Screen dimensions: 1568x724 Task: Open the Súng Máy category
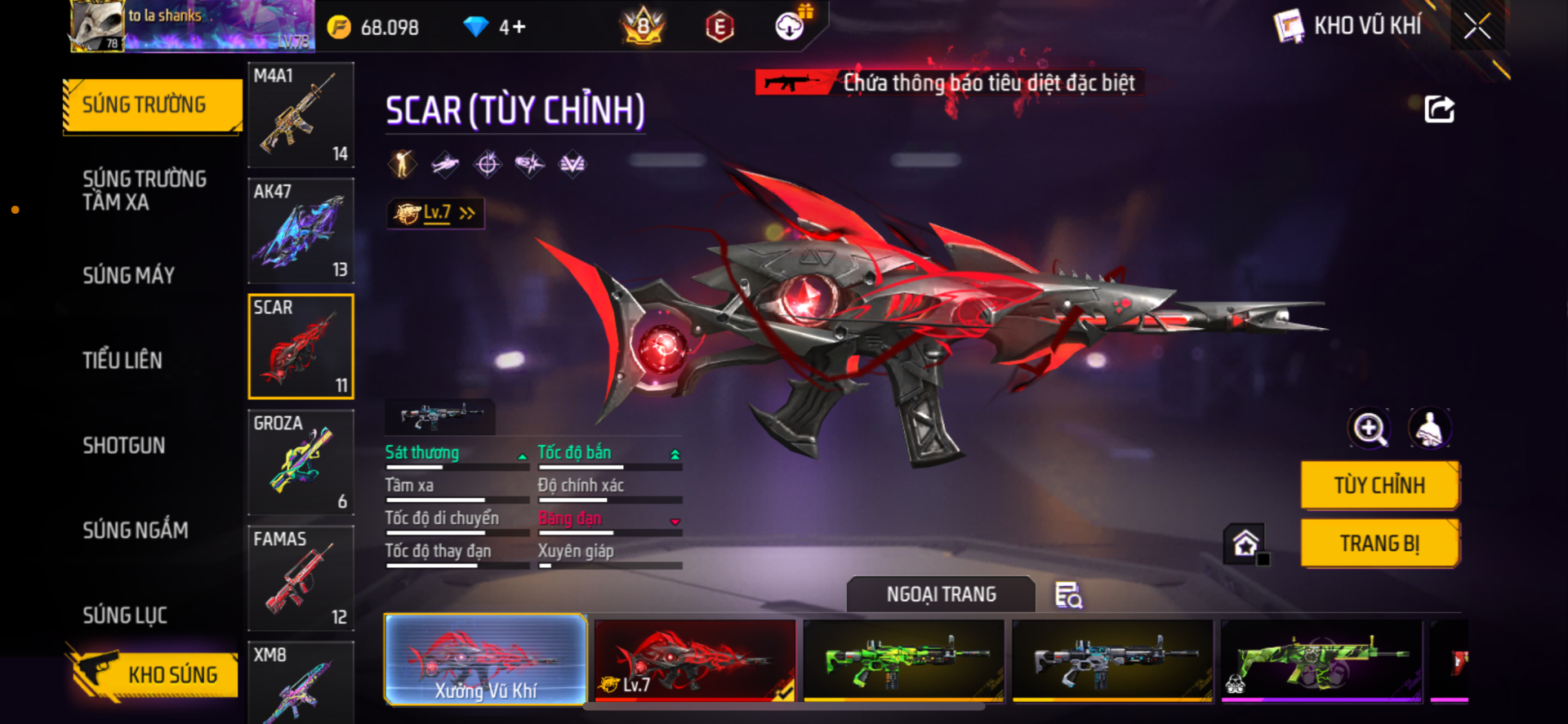click(129, 276)
